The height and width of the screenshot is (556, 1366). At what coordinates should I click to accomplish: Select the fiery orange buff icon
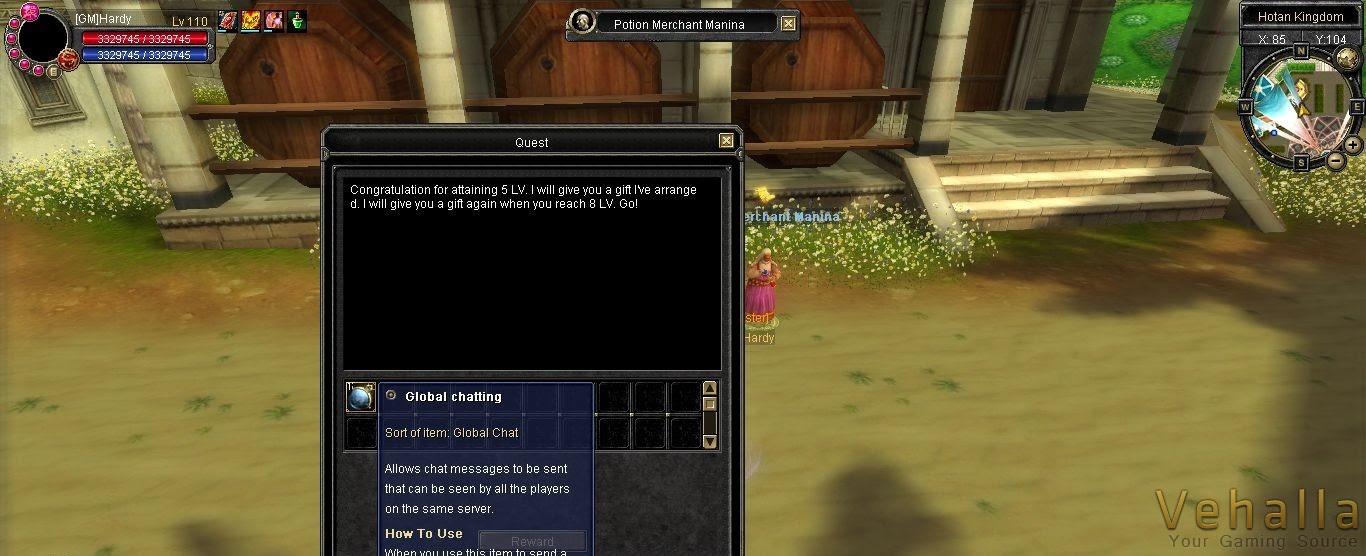tap(251, 21)
